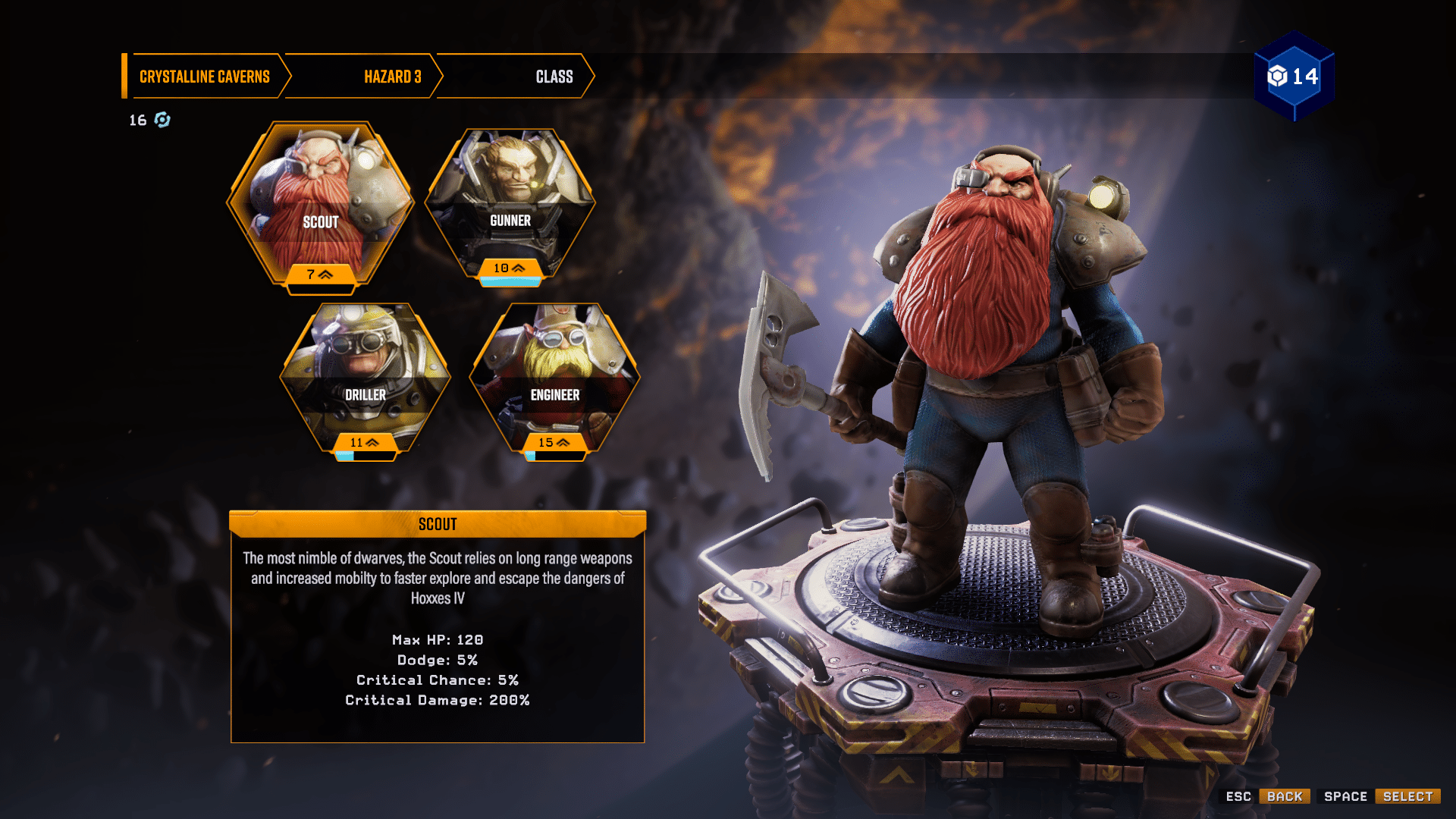The image size is (1456, 819).
Task: Click the BACK button
Action: [x=1284, y=796]
